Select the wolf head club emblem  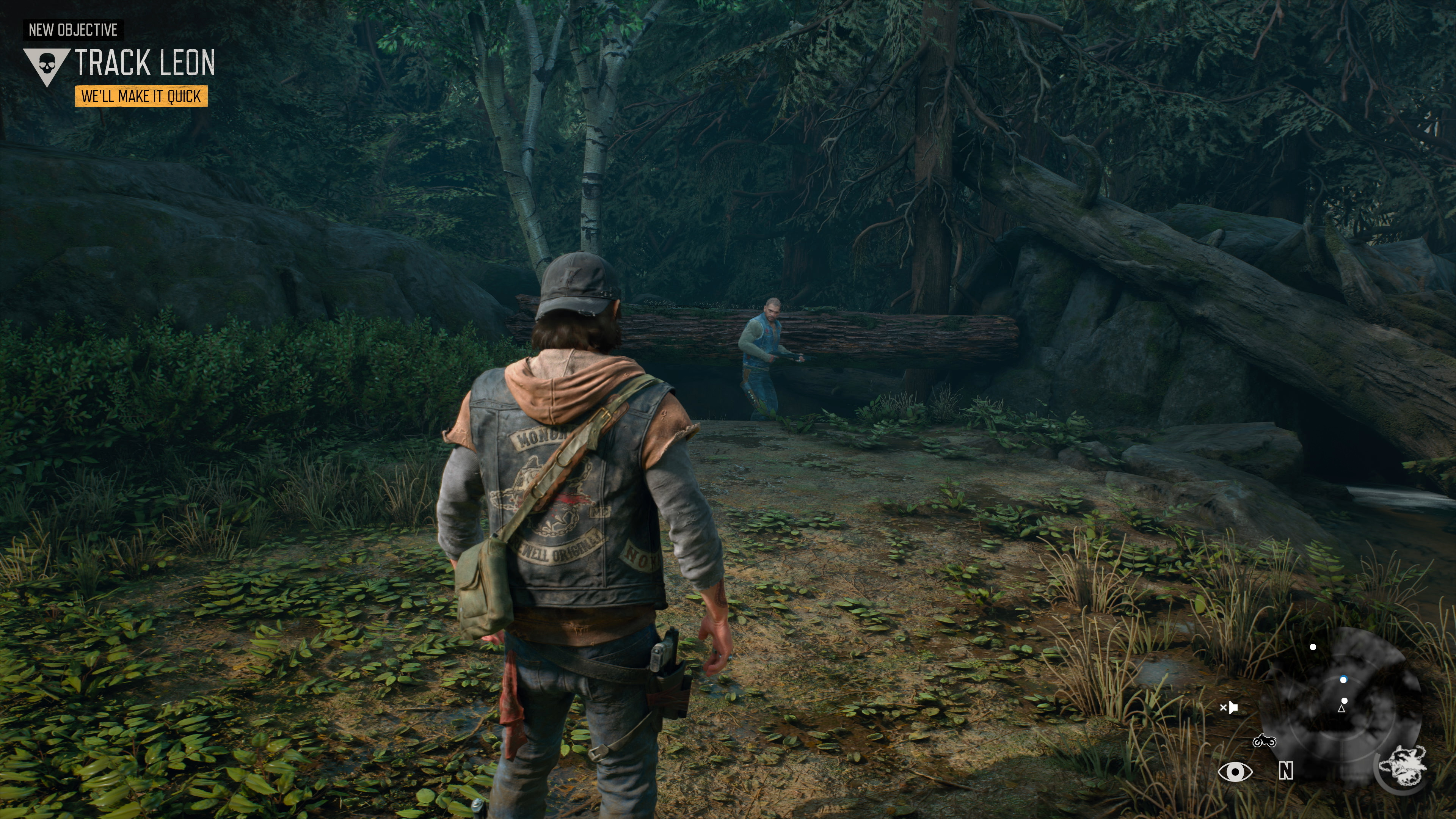[1402, 766]
